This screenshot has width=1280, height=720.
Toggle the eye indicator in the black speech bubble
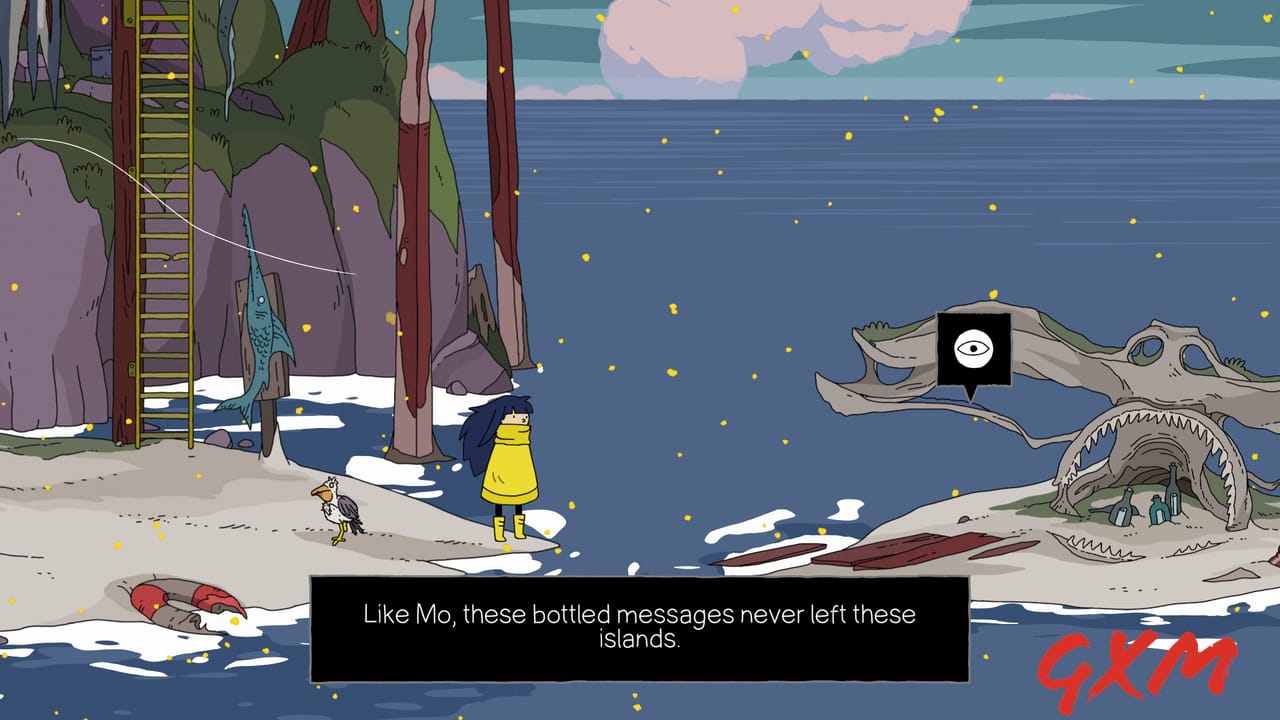pyautogui.click(x=971, y=348)
